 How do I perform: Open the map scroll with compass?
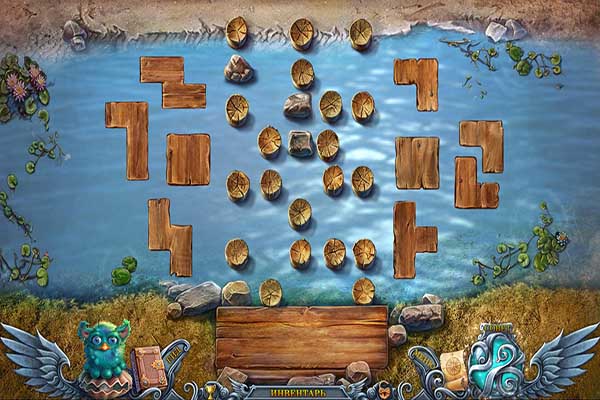pyautogui.click(x=453, y=365)
